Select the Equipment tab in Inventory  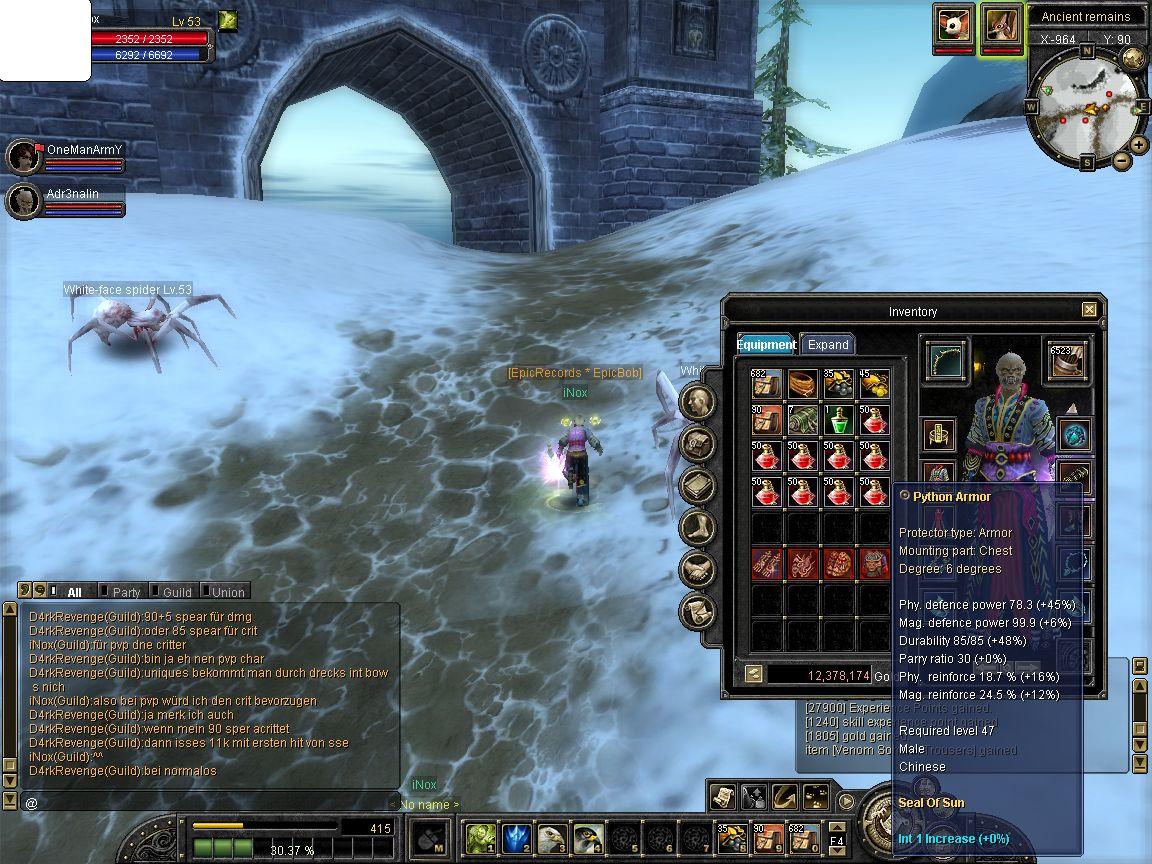point(766,344)
